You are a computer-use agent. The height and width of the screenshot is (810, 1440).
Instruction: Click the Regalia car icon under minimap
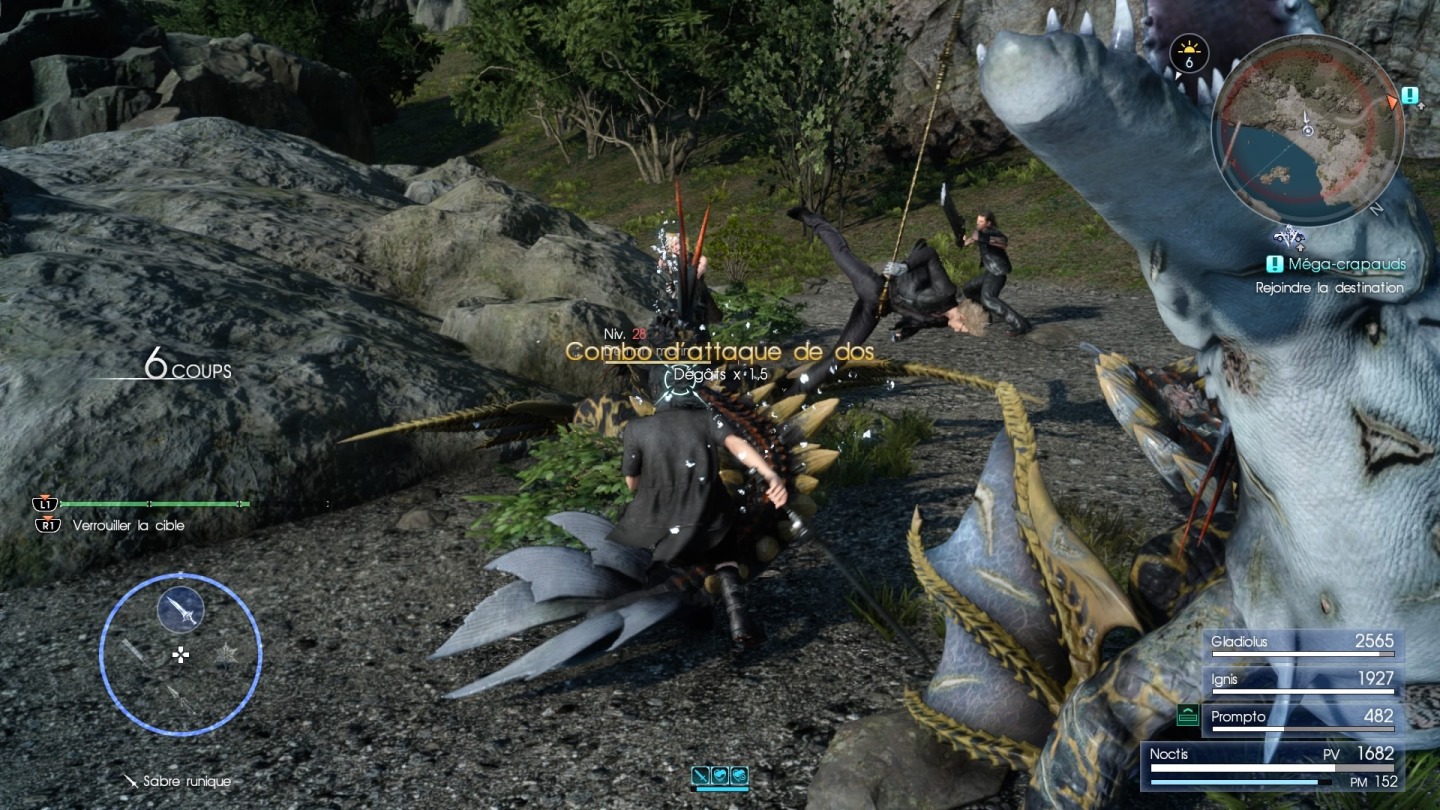tap(1292, 238)
